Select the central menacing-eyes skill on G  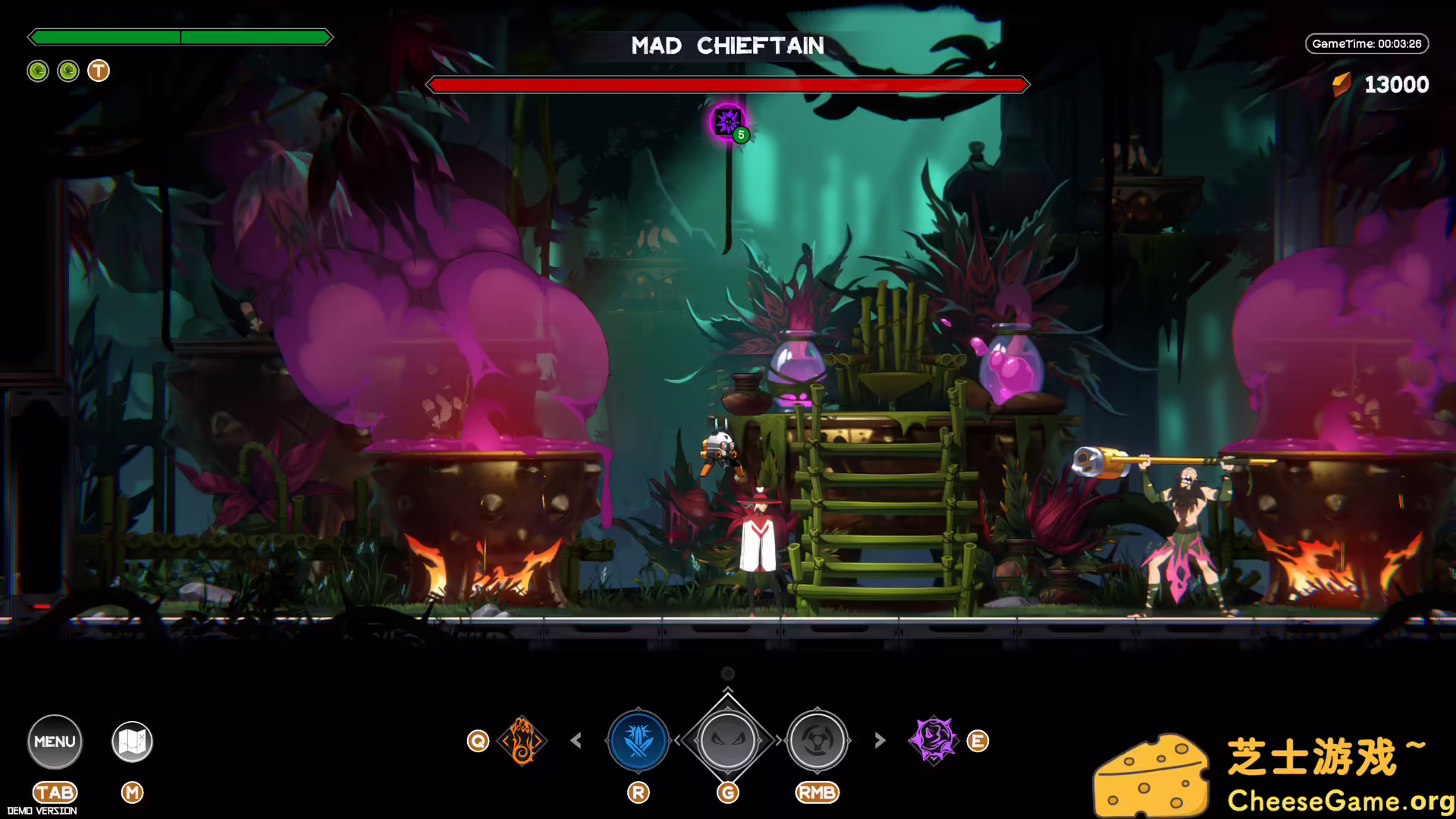tap(727, 740)
